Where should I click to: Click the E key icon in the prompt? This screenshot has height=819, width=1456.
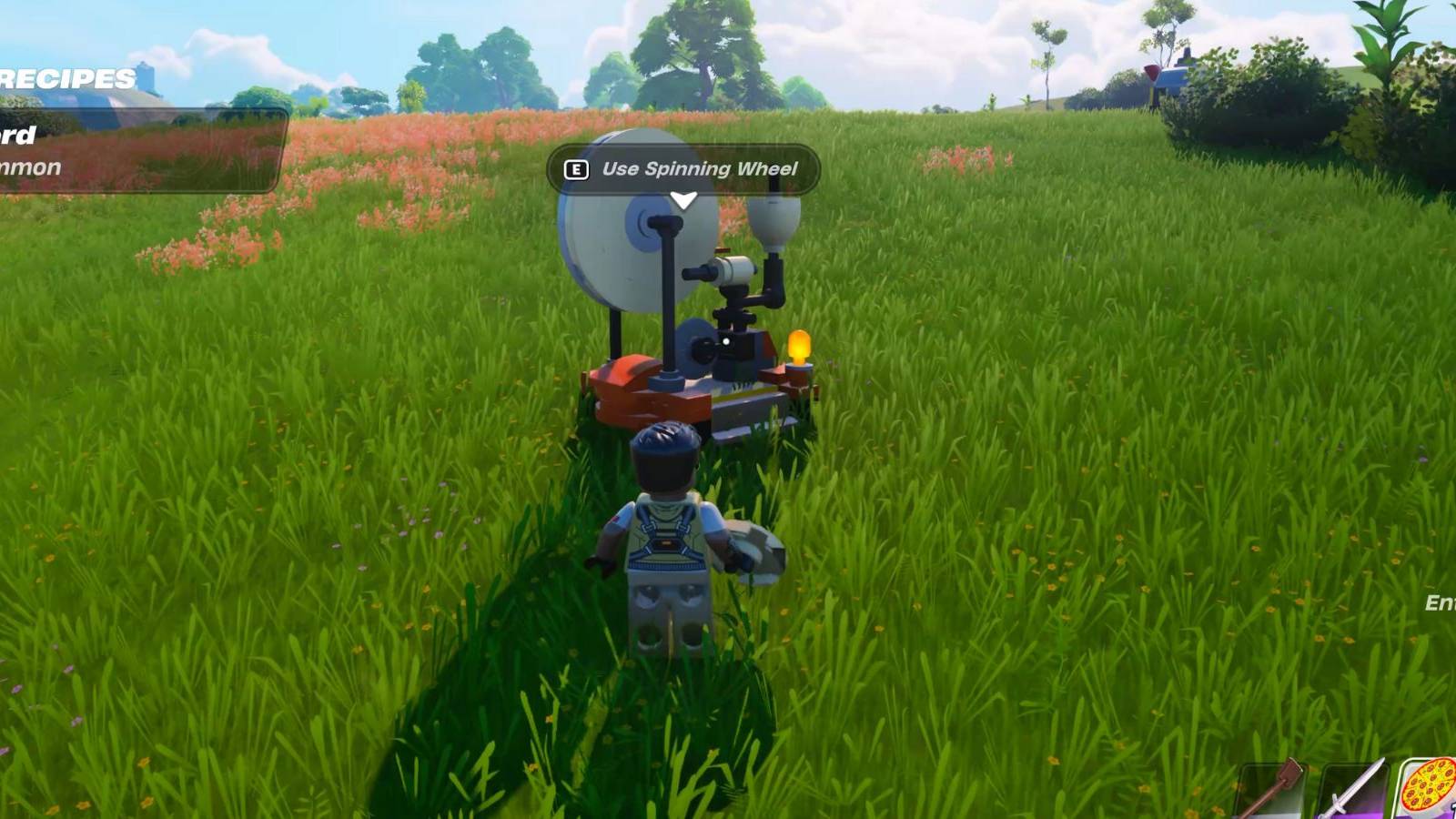click(x=578, y=169)
